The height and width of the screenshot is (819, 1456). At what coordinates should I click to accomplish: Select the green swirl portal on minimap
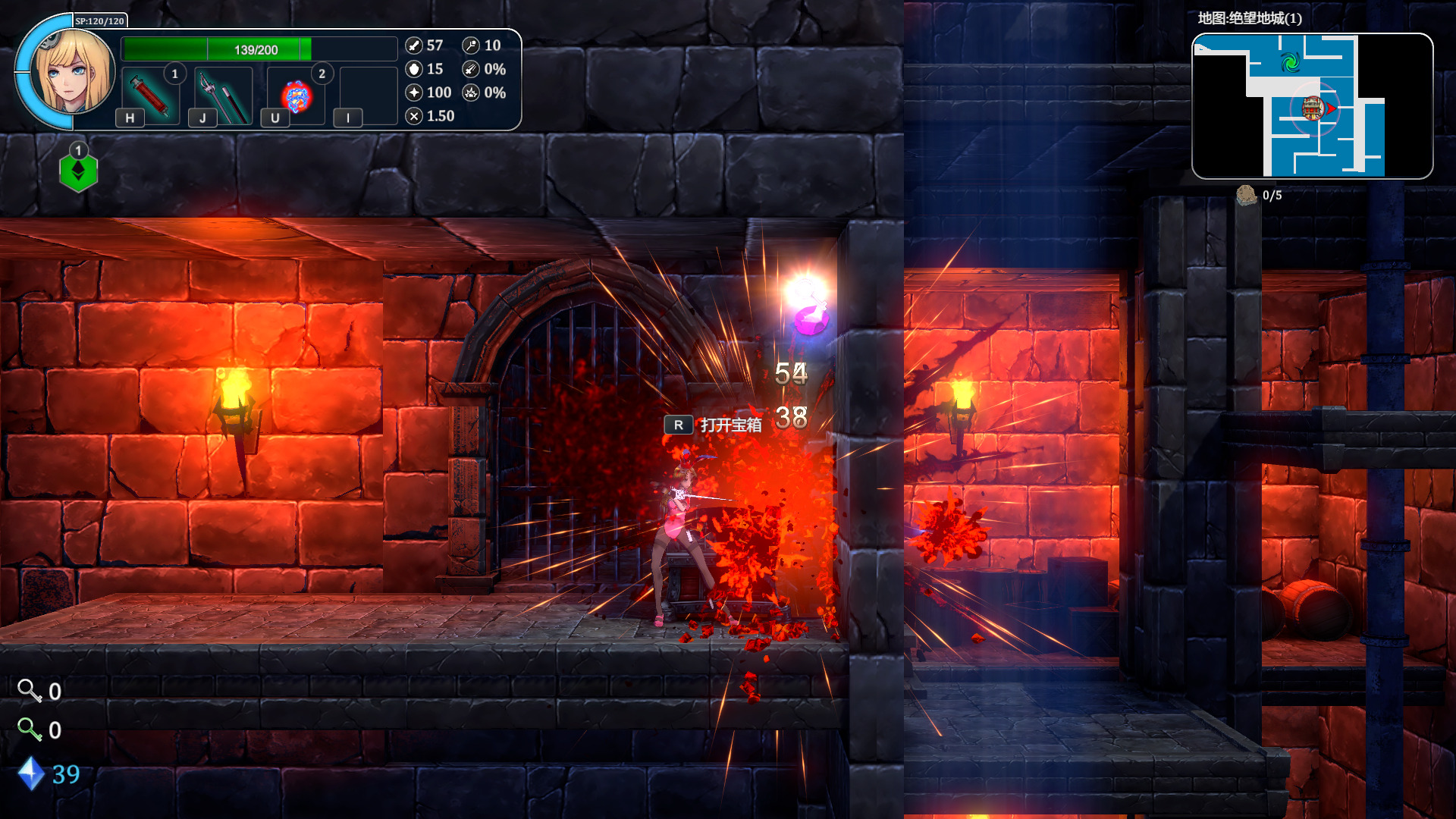(x=1290, y=62)
